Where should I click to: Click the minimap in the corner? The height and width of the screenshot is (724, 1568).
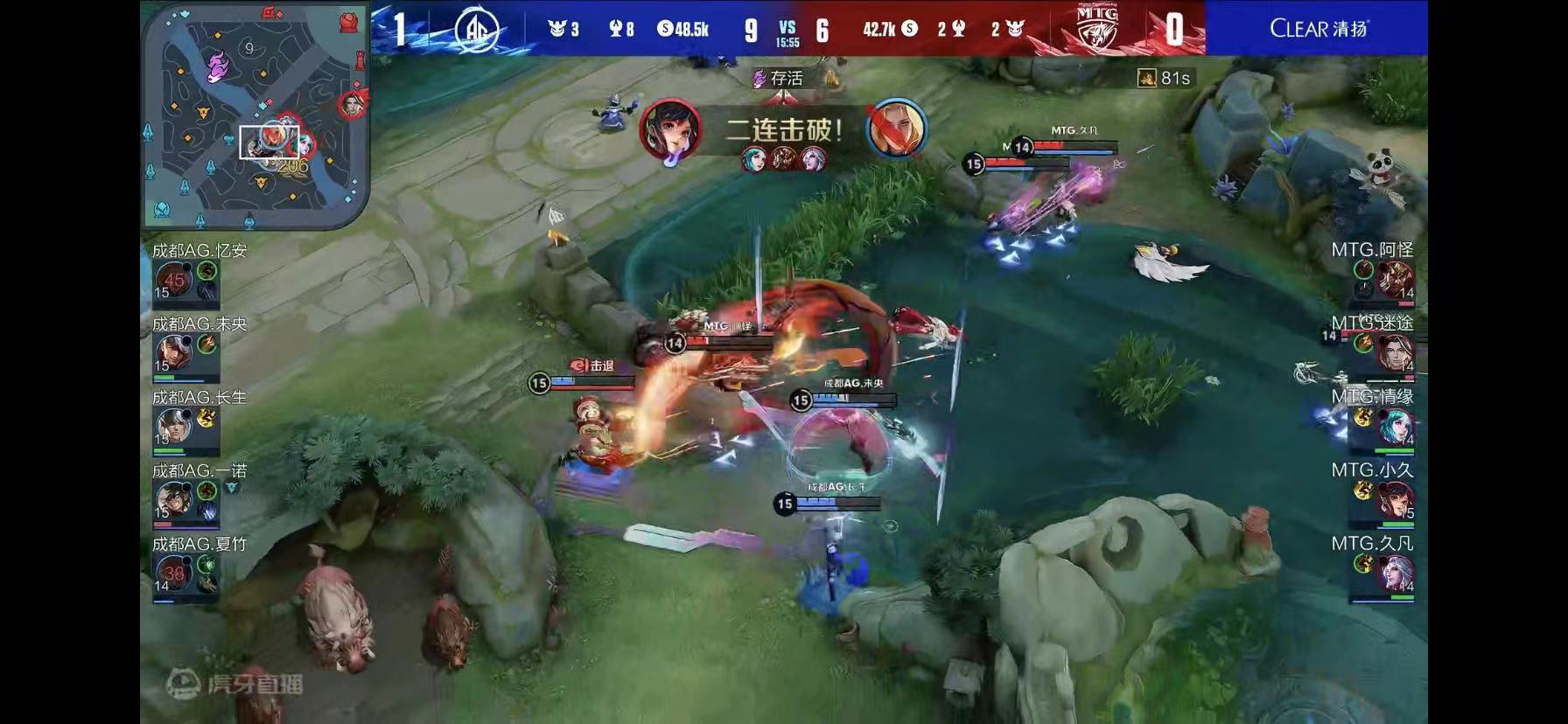pyautogui.click(x=255, y=115)
